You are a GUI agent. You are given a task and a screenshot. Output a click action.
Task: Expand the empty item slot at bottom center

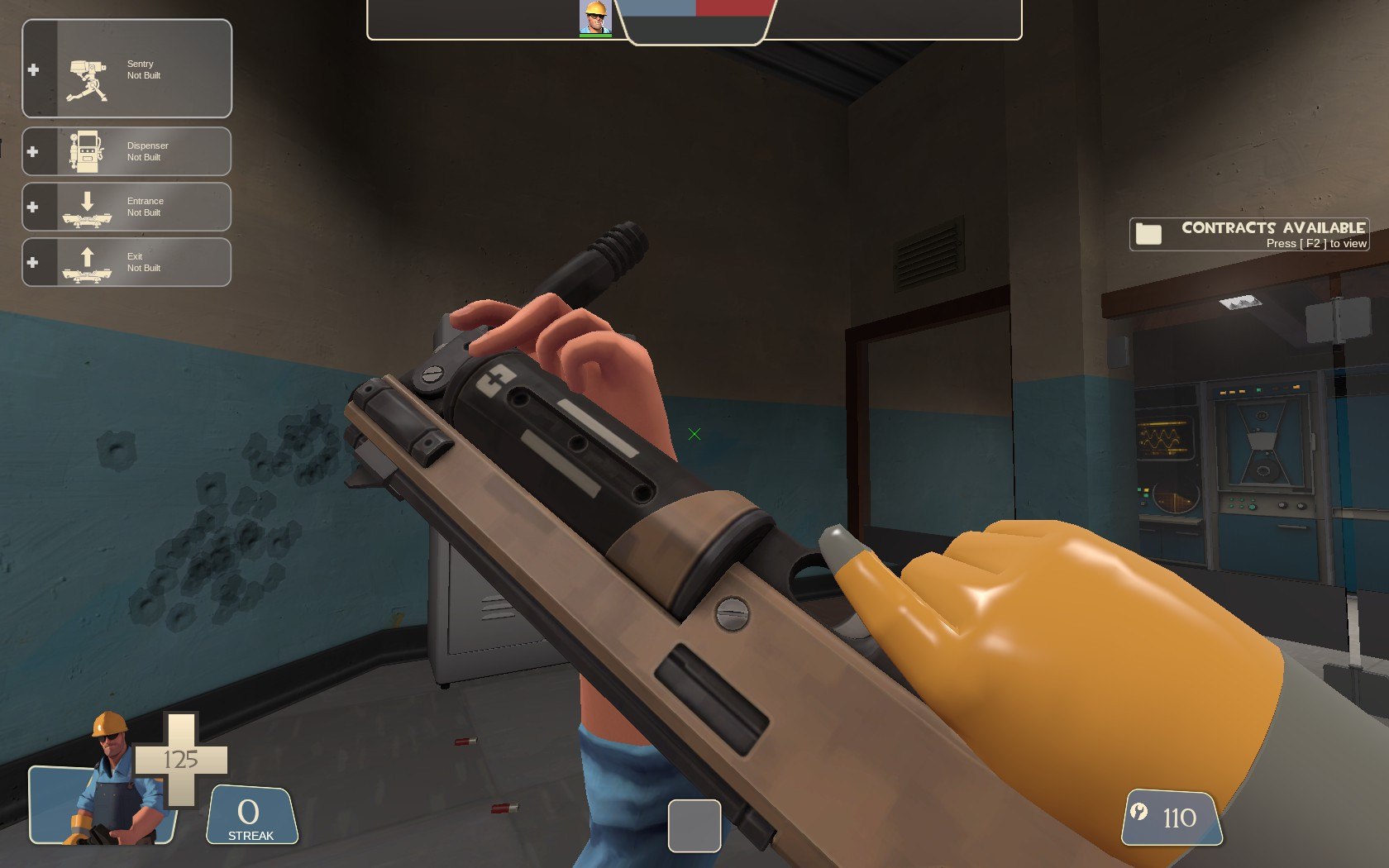[694, 827]
